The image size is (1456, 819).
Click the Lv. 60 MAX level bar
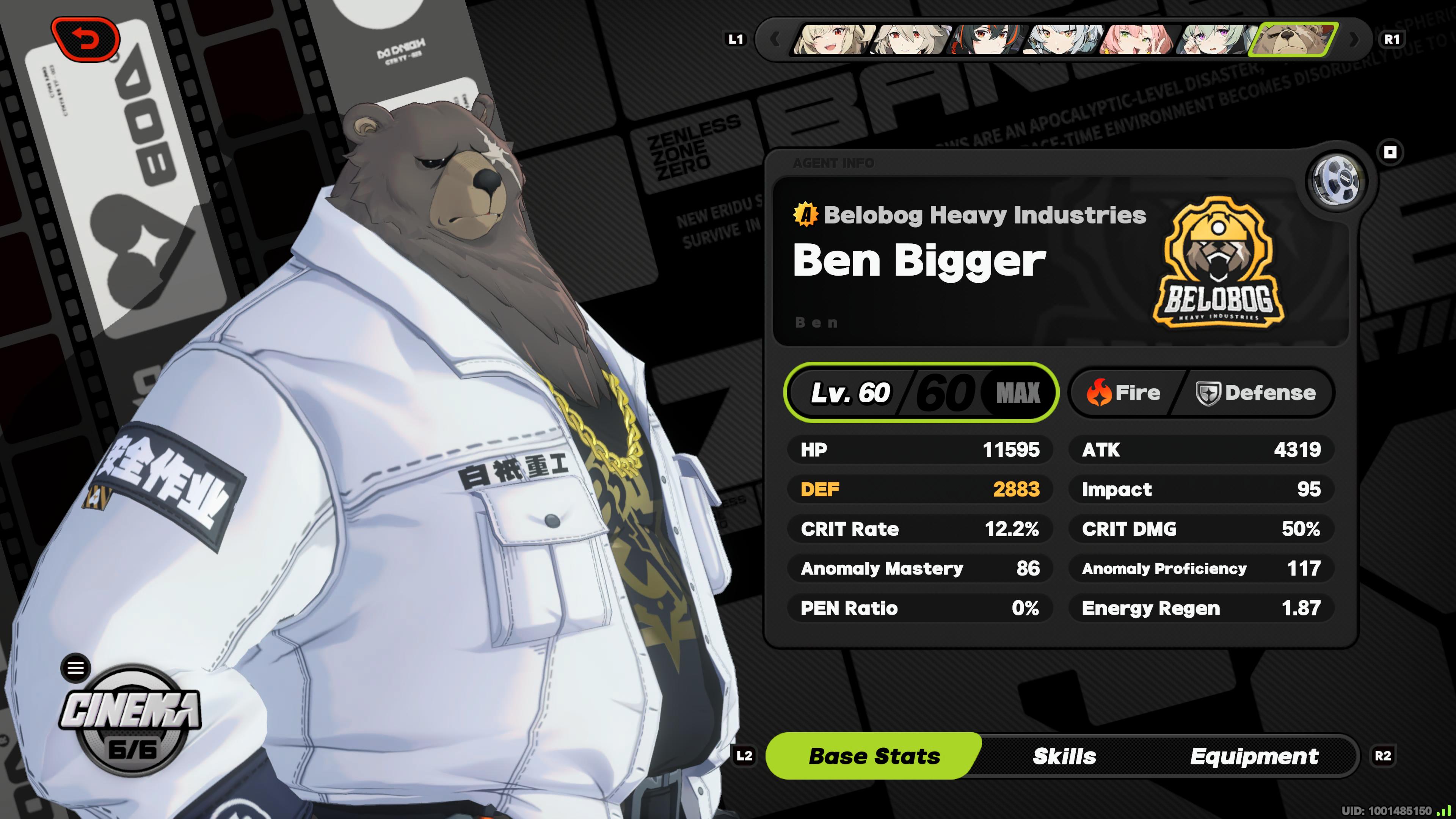tap(921, 393)
